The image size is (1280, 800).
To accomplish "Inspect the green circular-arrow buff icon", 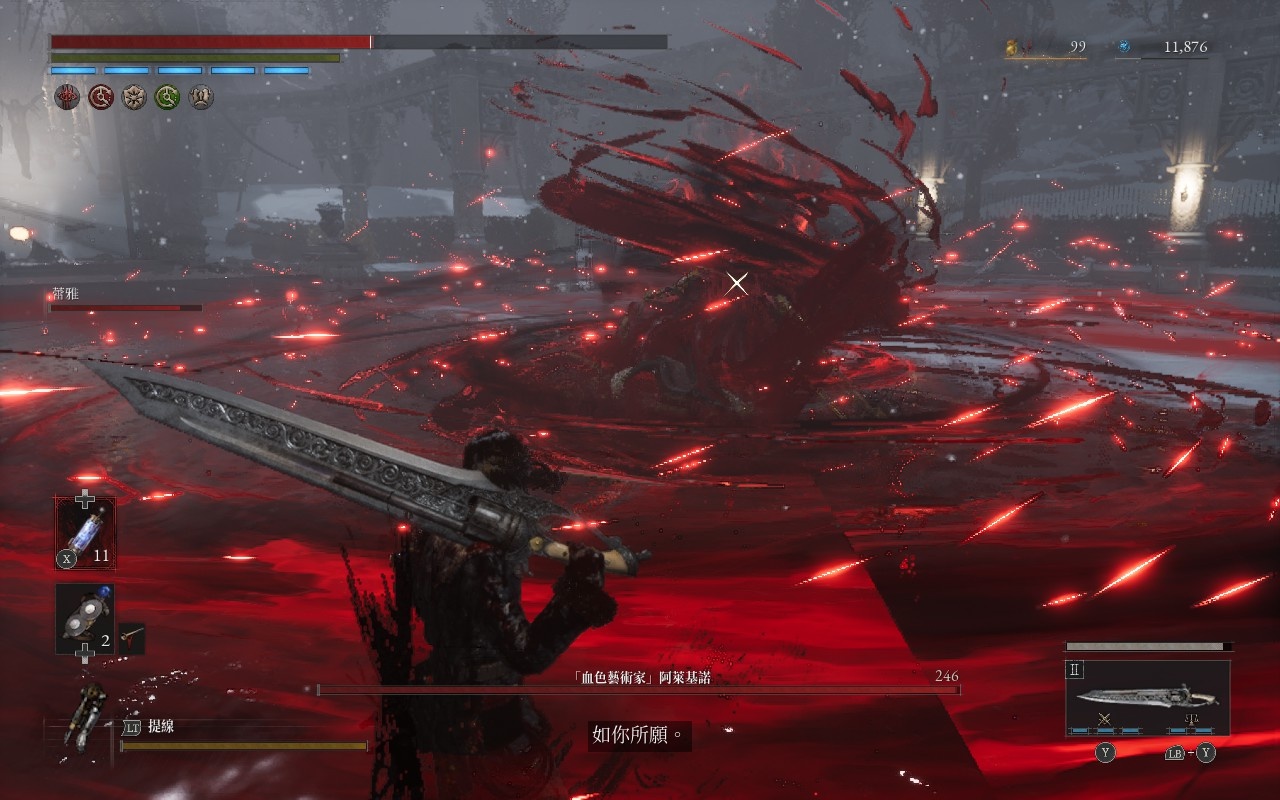I will pyautogui.click(x=167, y=97).
